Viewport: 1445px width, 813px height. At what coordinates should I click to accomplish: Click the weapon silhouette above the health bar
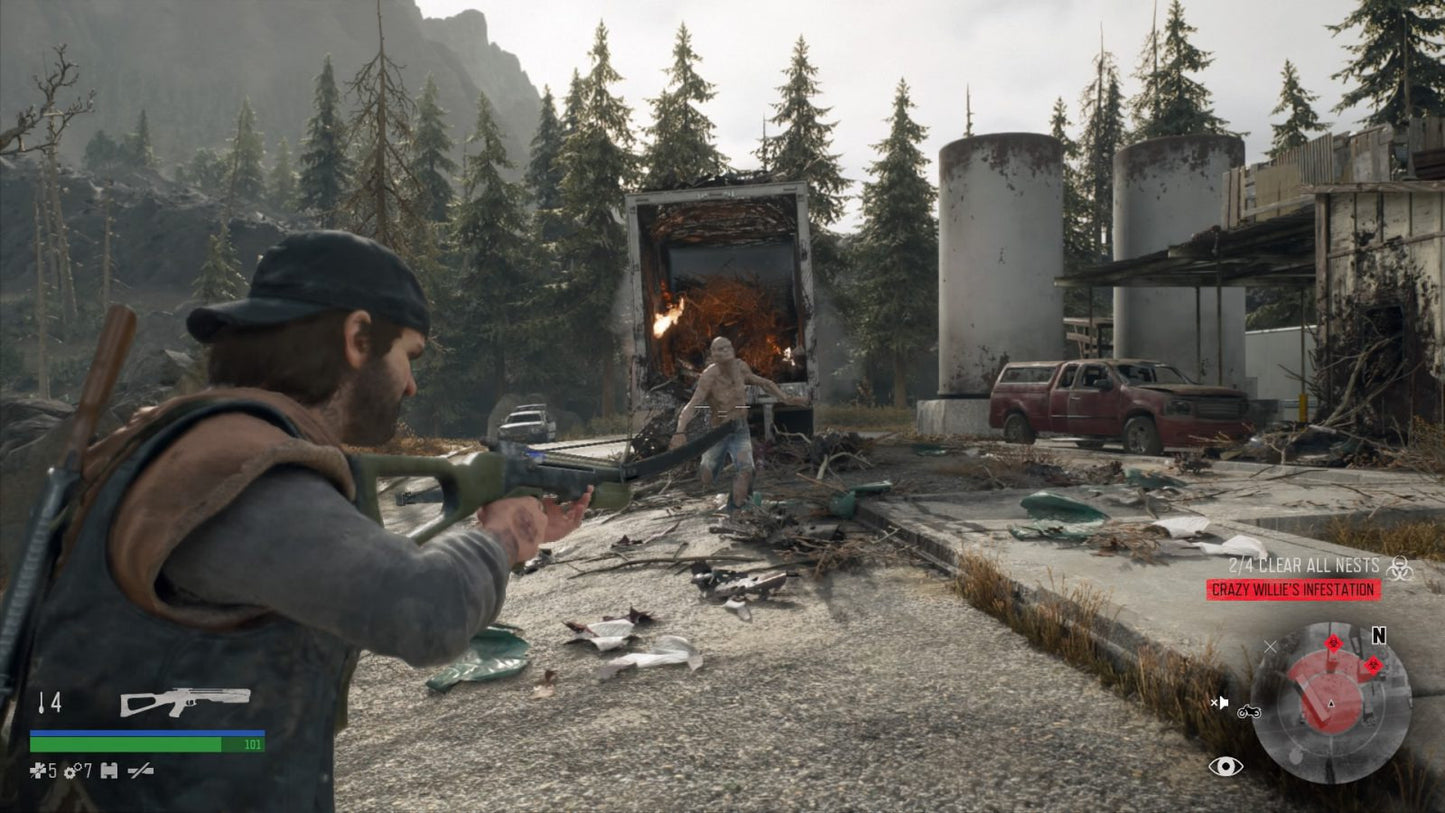[x=185, y=702]
